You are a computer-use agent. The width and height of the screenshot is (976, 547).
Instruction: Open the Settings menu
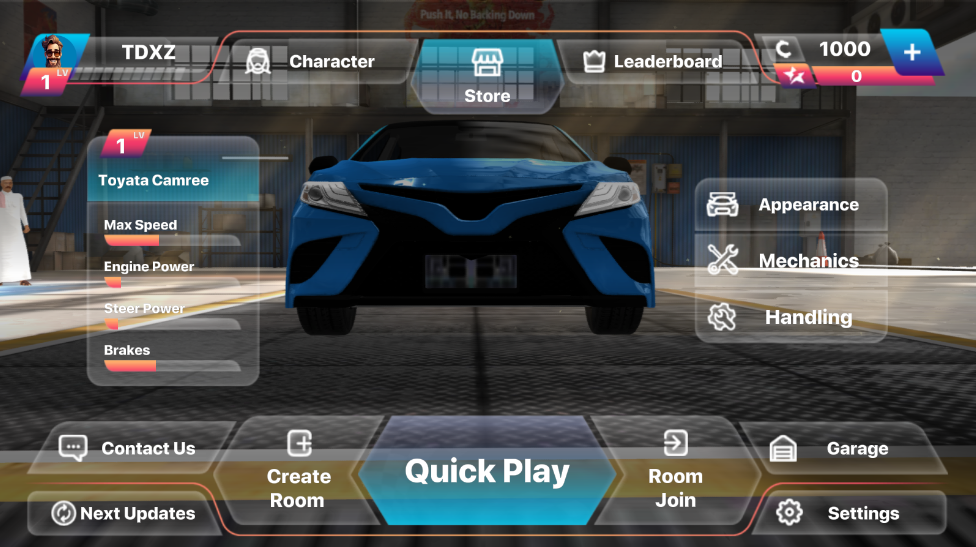[x=846, y=513]
